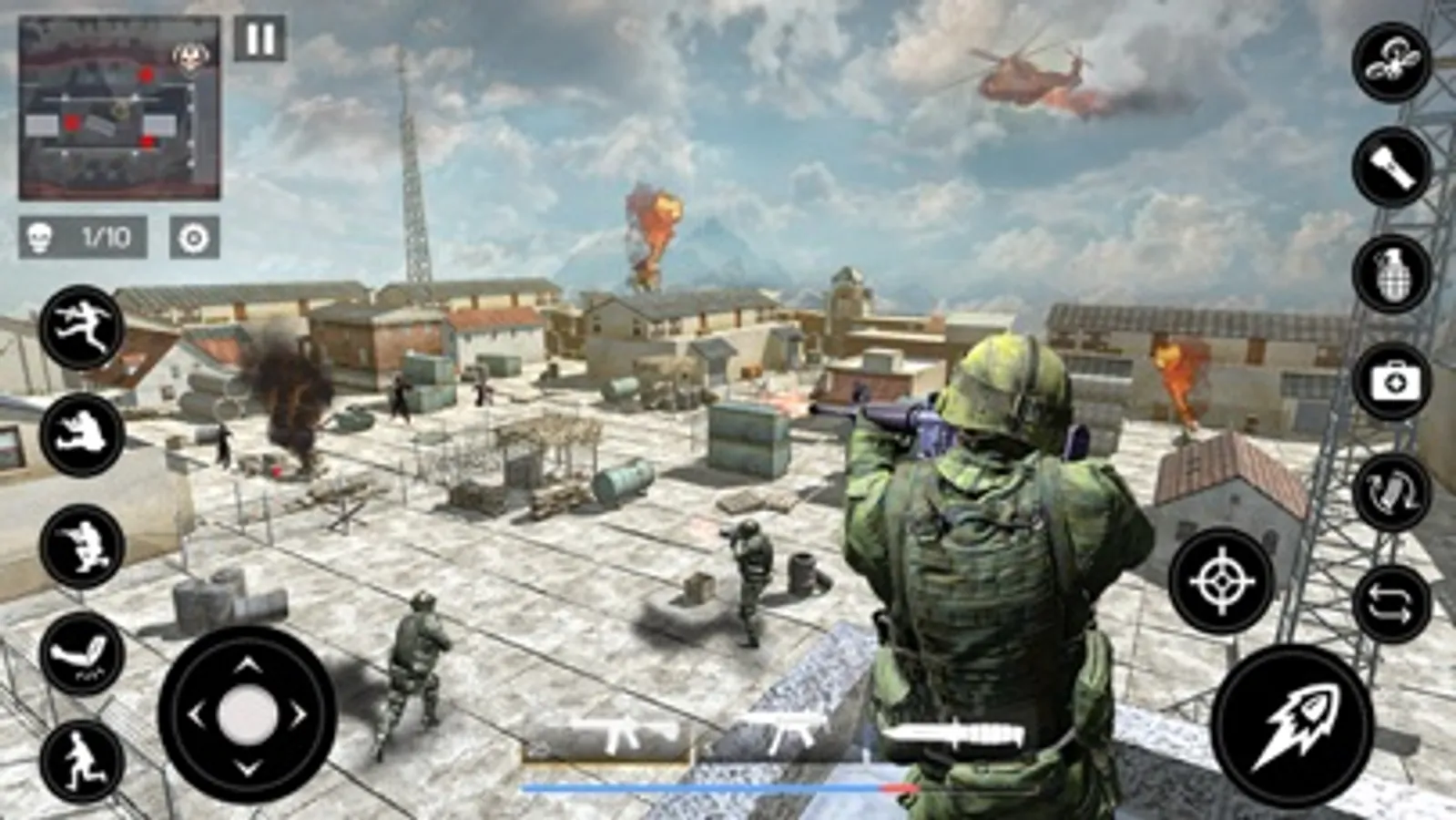Tap the crouch-run stance icon

click(82, 545)
